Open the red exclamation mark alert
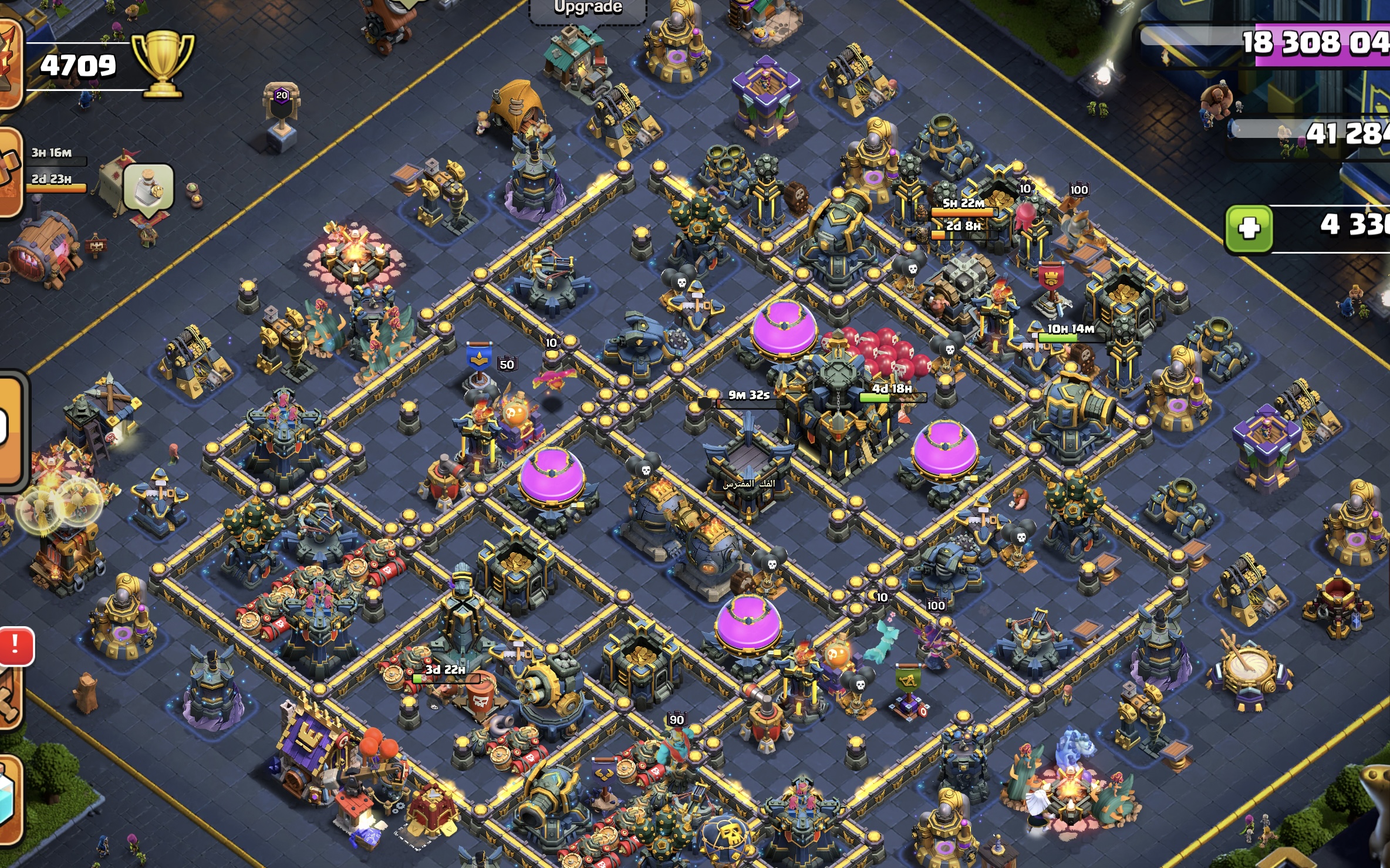 tap(16, 646)
